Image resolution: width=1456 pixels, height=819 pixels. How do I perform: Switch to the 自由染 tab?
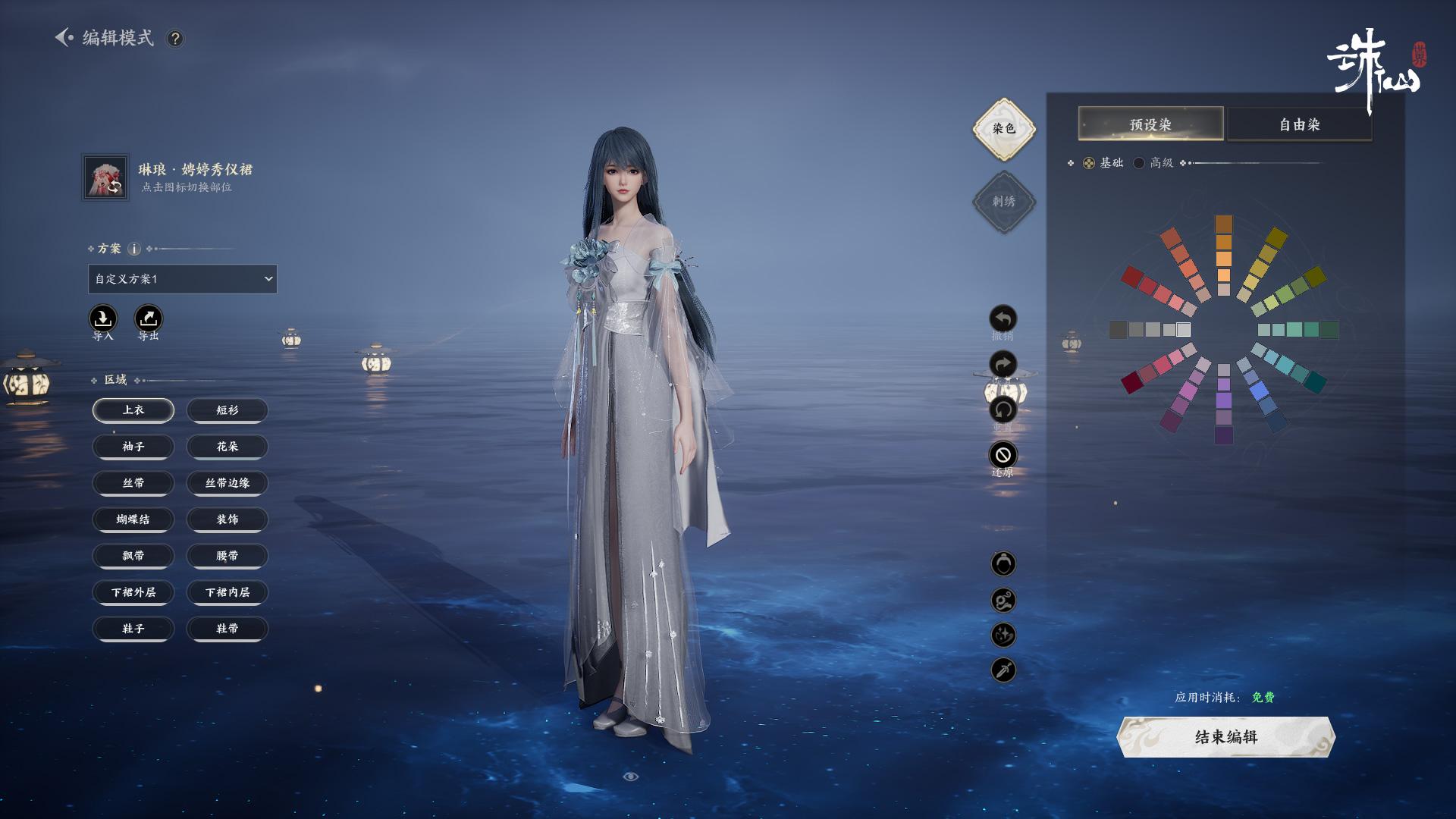[x=1299, y=124]
